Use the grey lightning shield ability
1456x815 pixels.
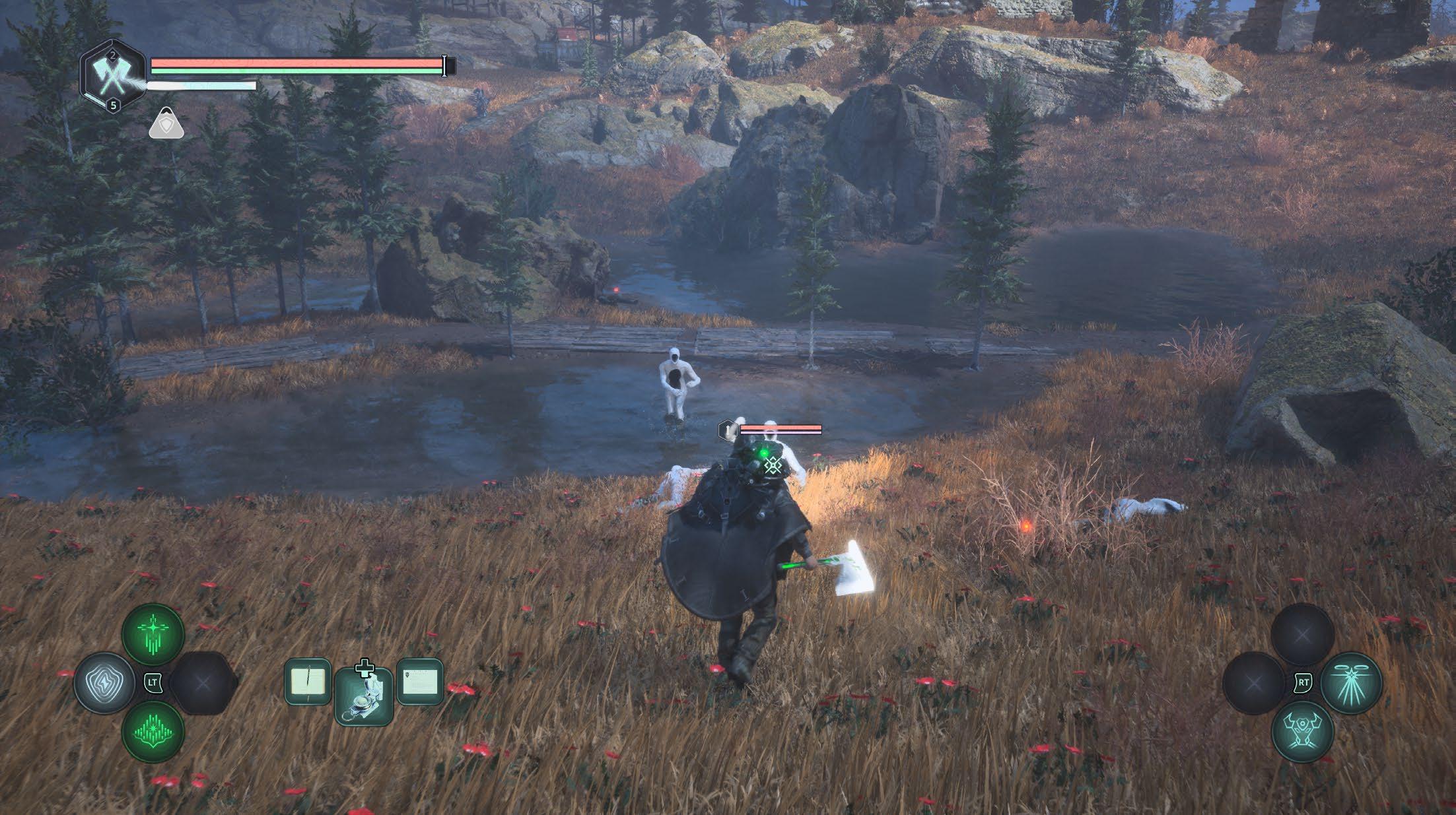(x=106, y=682)
